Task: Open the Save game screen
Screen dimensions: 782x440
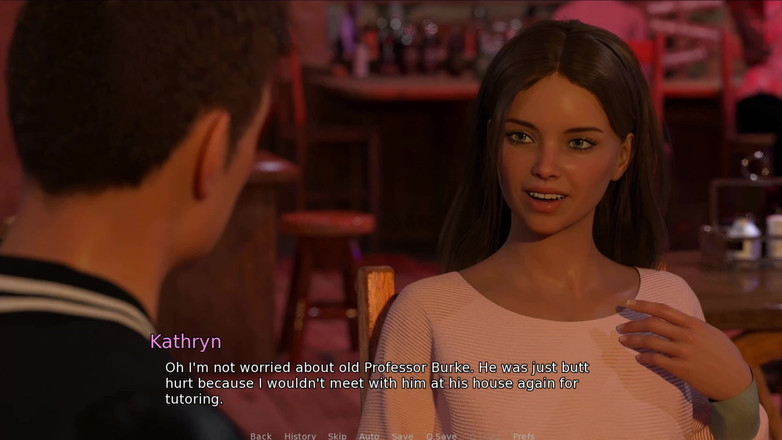Action: coord(402,436)
